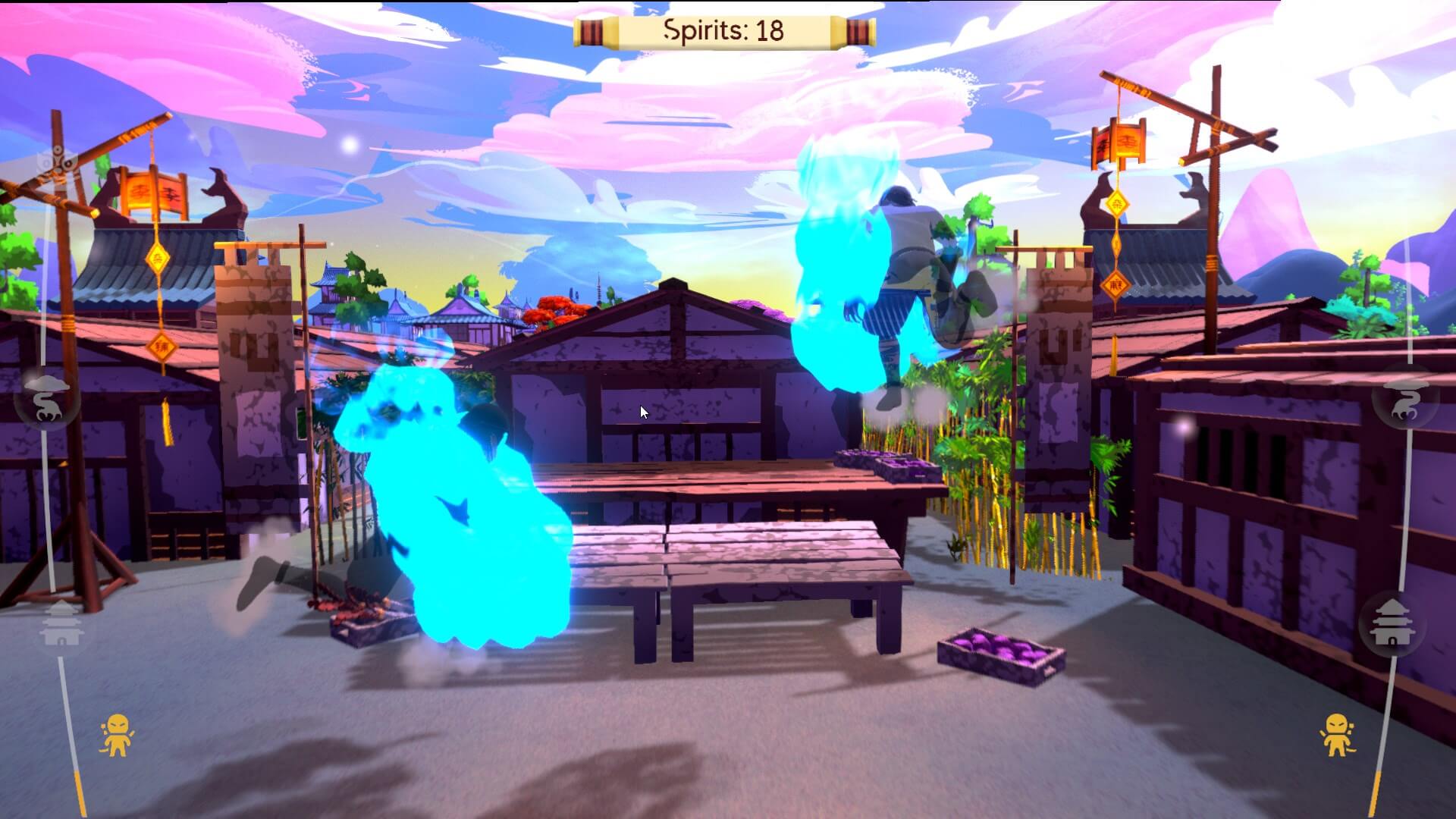Select the left player's pagoda marker
This screenshot has height=819, width=1456.
point(61,623)
